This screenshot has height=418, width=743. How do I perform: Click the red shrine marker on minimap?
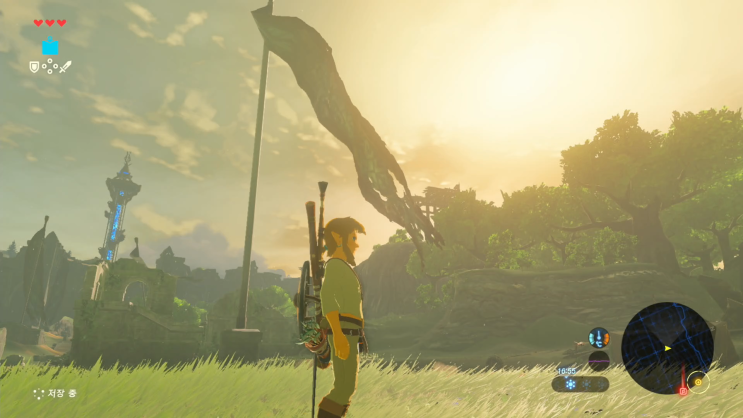click(683, 391)
